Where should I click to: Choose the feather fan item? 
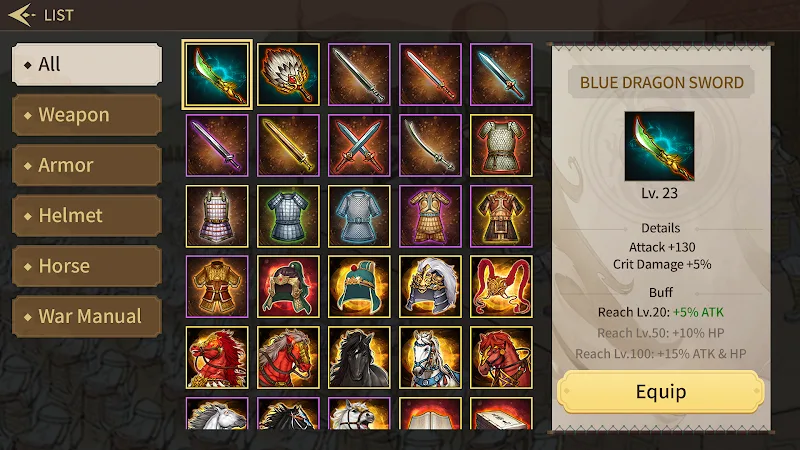[289, 74]
